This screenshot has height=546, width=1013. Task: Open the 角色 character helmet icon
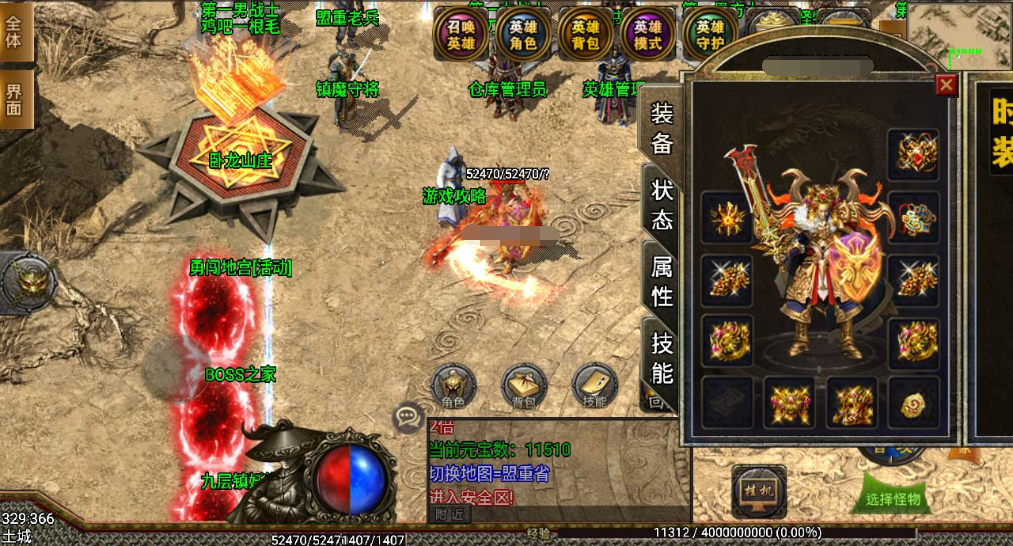point(453,386)
